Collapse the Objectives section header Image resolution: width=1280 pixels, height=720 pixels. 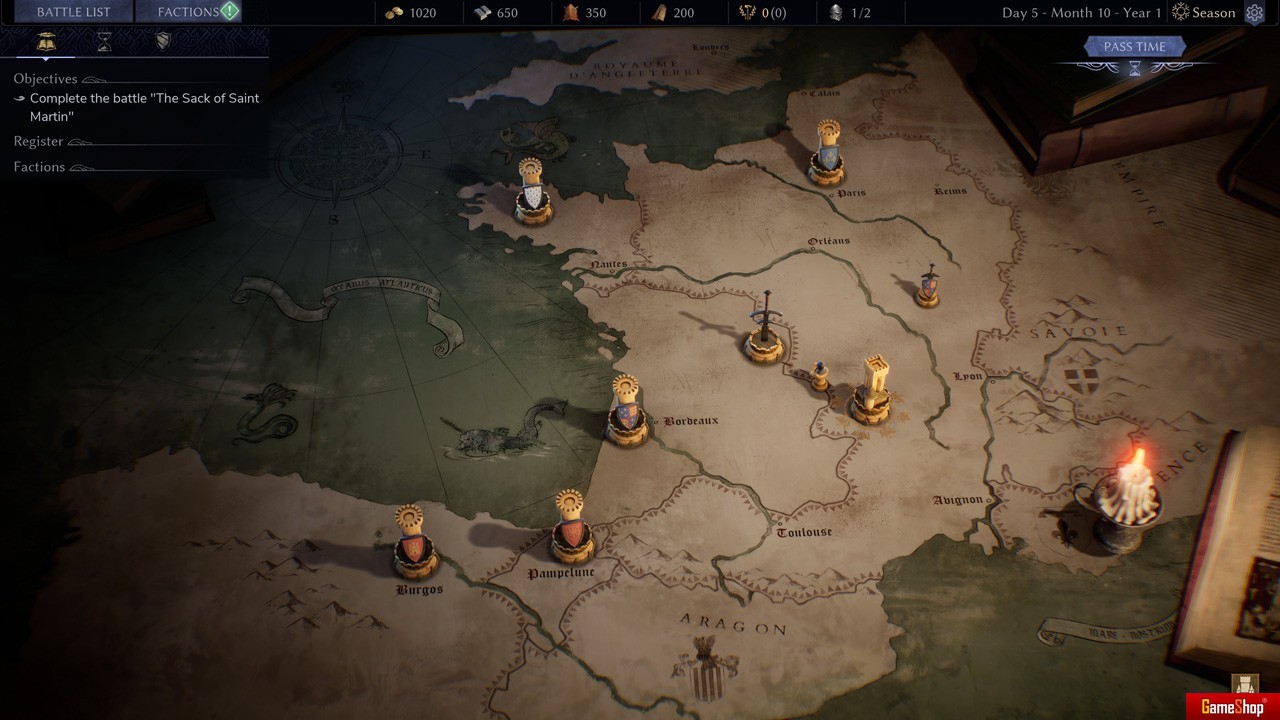(46, 79)
